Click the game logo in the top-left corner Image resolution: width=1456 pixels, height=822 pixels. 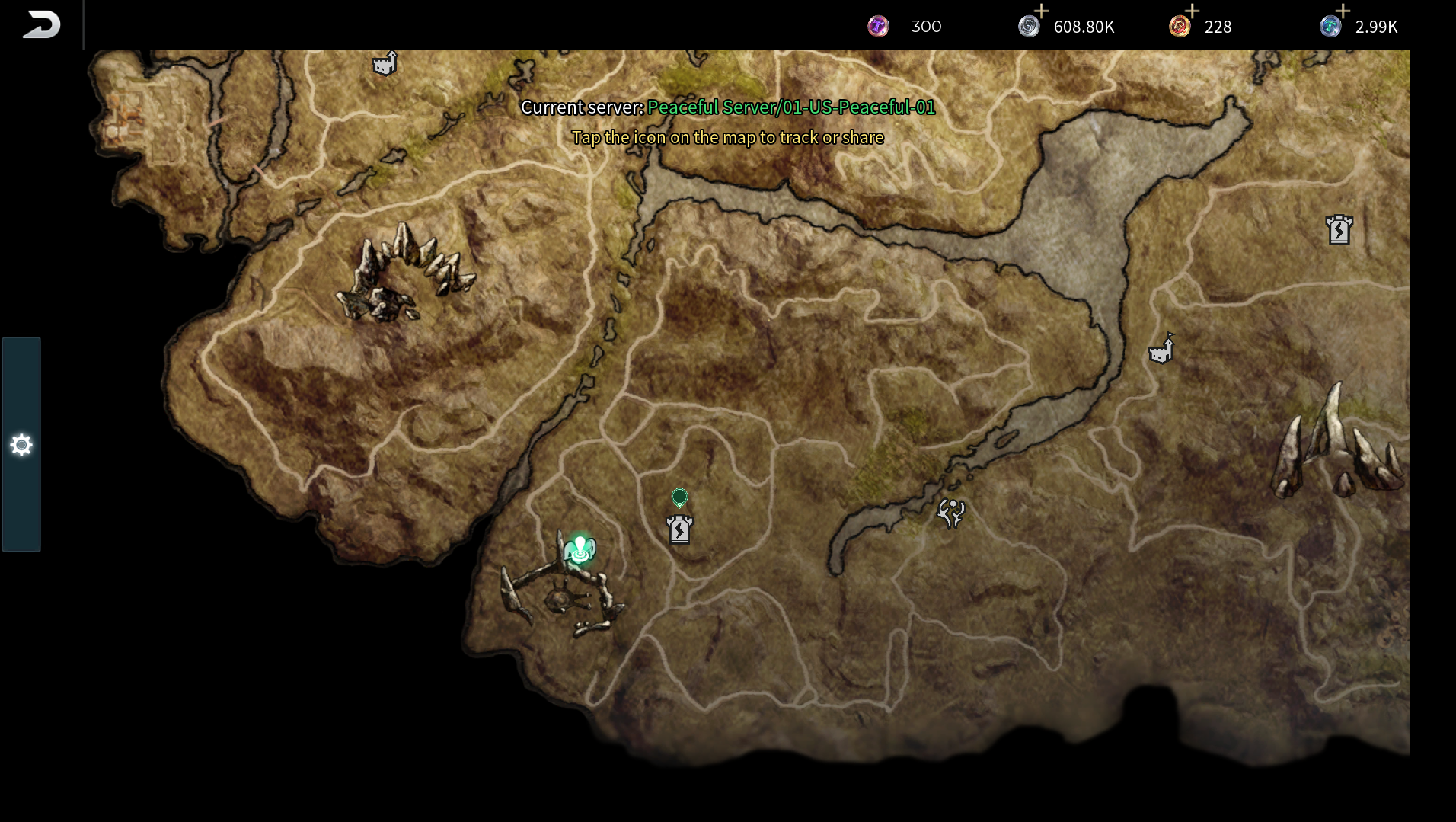(42, 23)
